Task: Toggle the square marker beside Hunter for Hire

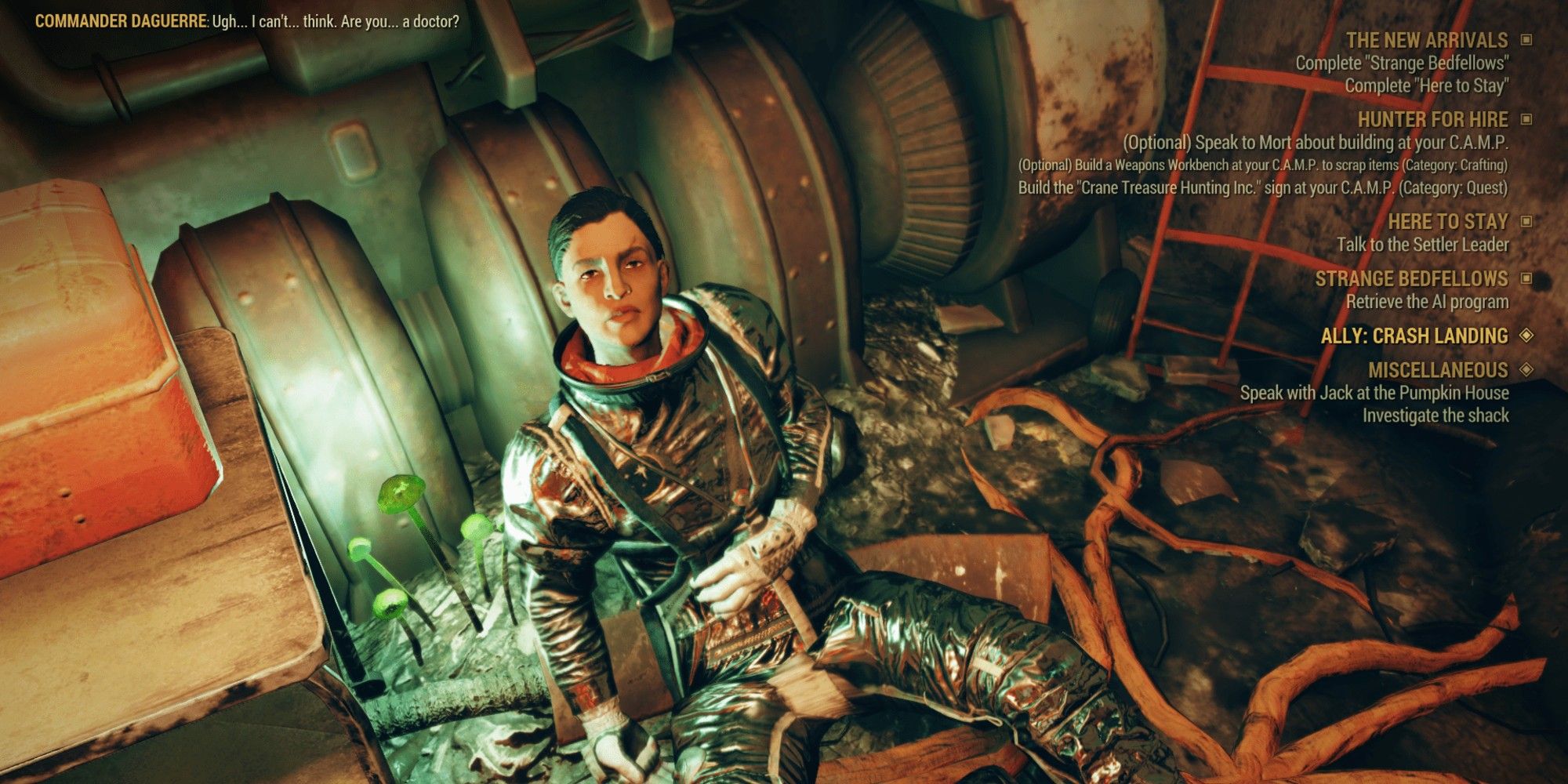Action: (1526, 119)
